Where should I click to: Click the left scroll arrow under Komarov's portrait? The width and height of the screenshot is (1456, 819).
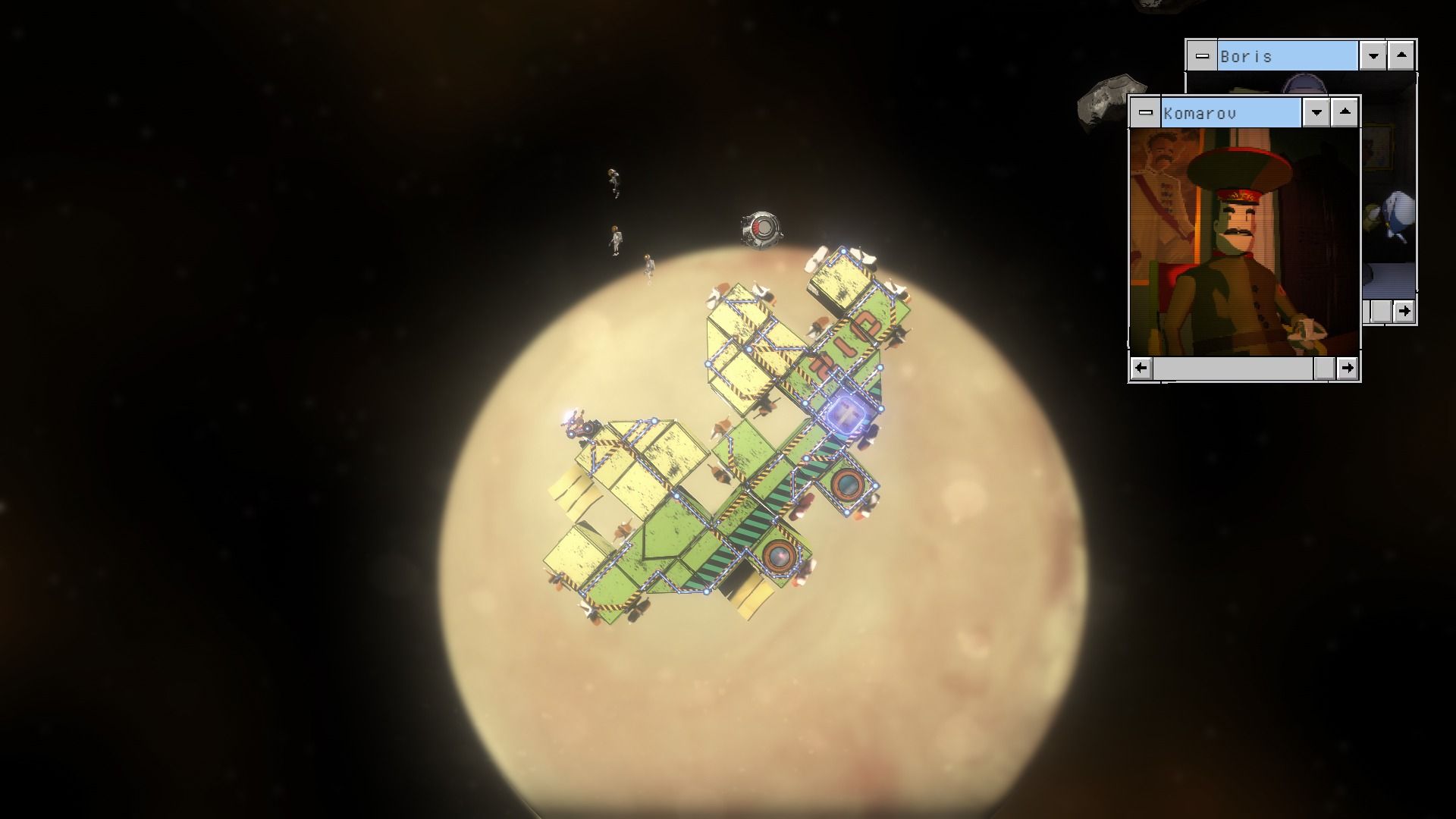(1141, 369)
